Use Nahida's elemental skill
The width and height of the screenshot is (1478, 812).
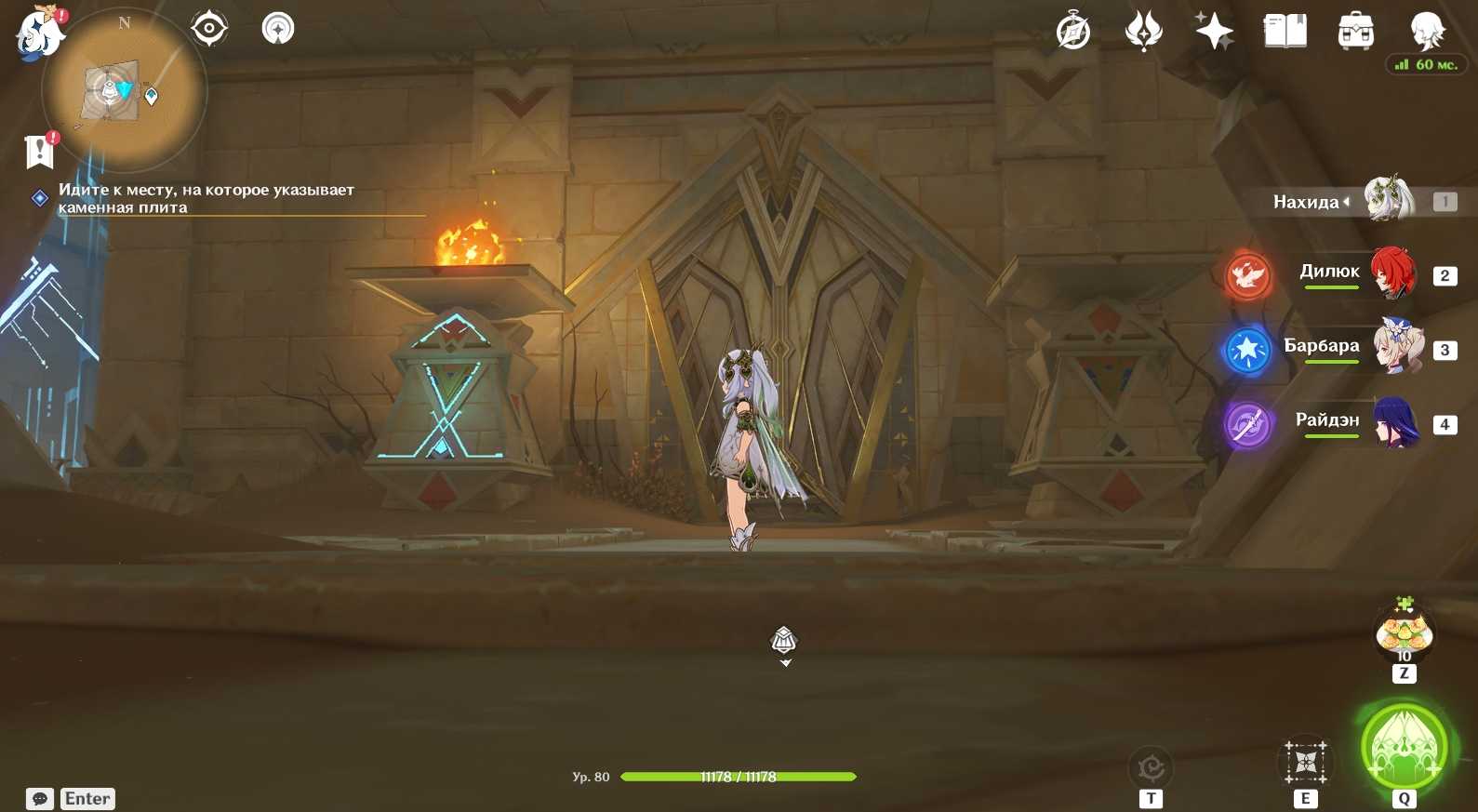click(x=1306, y=763)
